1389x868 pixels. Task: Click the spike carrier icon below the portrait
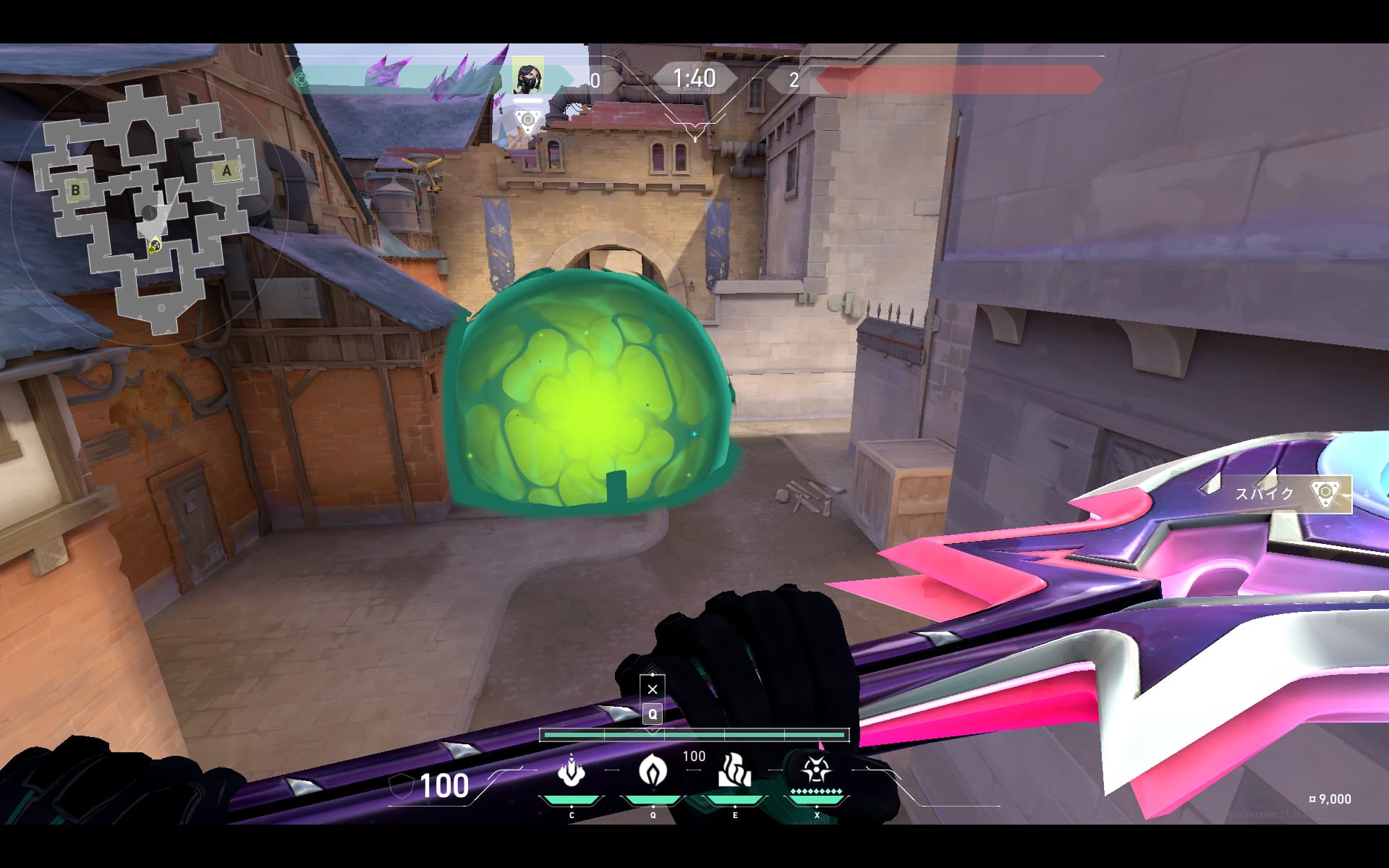tap(528, 121)
